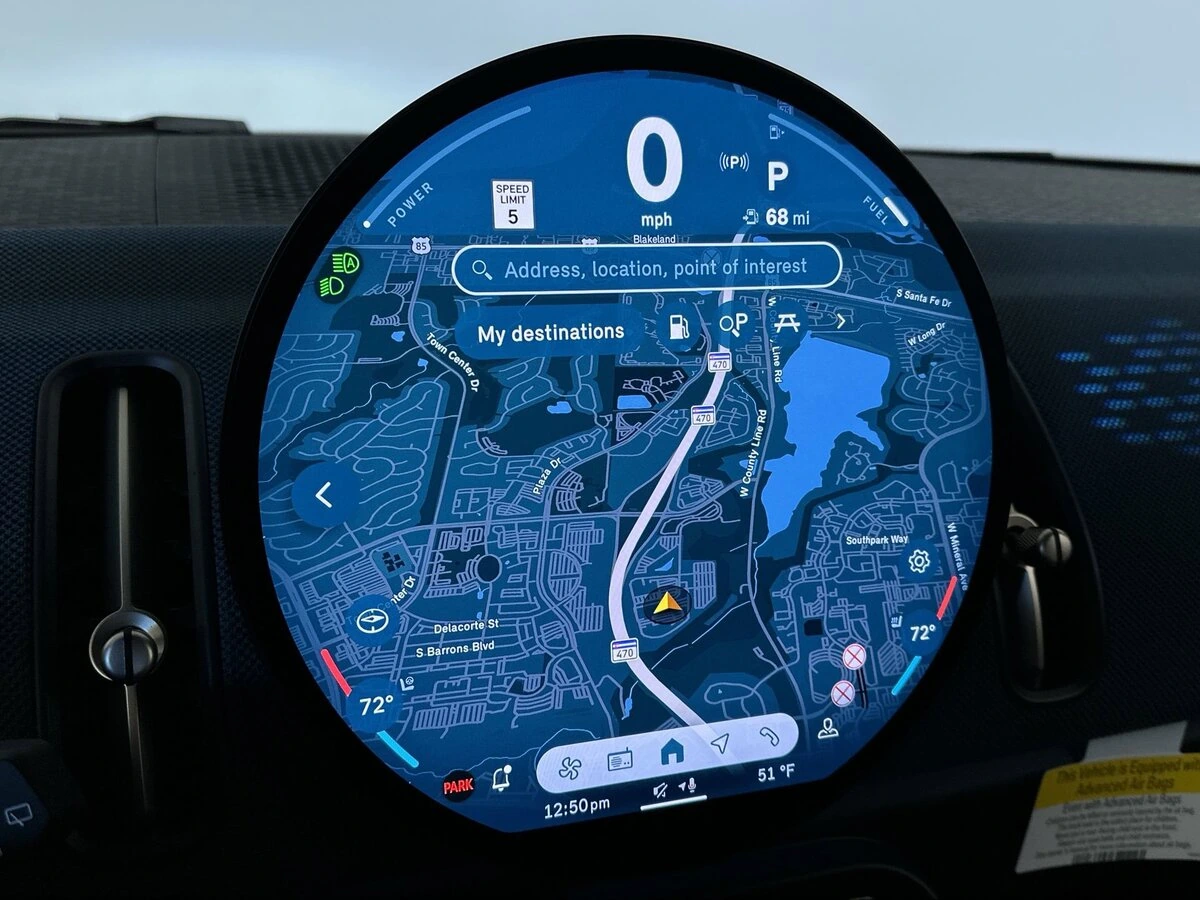Open notifications bell icon
Image resolution: width=1200 pixels, height=900 pixels.
tap(503, 778)
